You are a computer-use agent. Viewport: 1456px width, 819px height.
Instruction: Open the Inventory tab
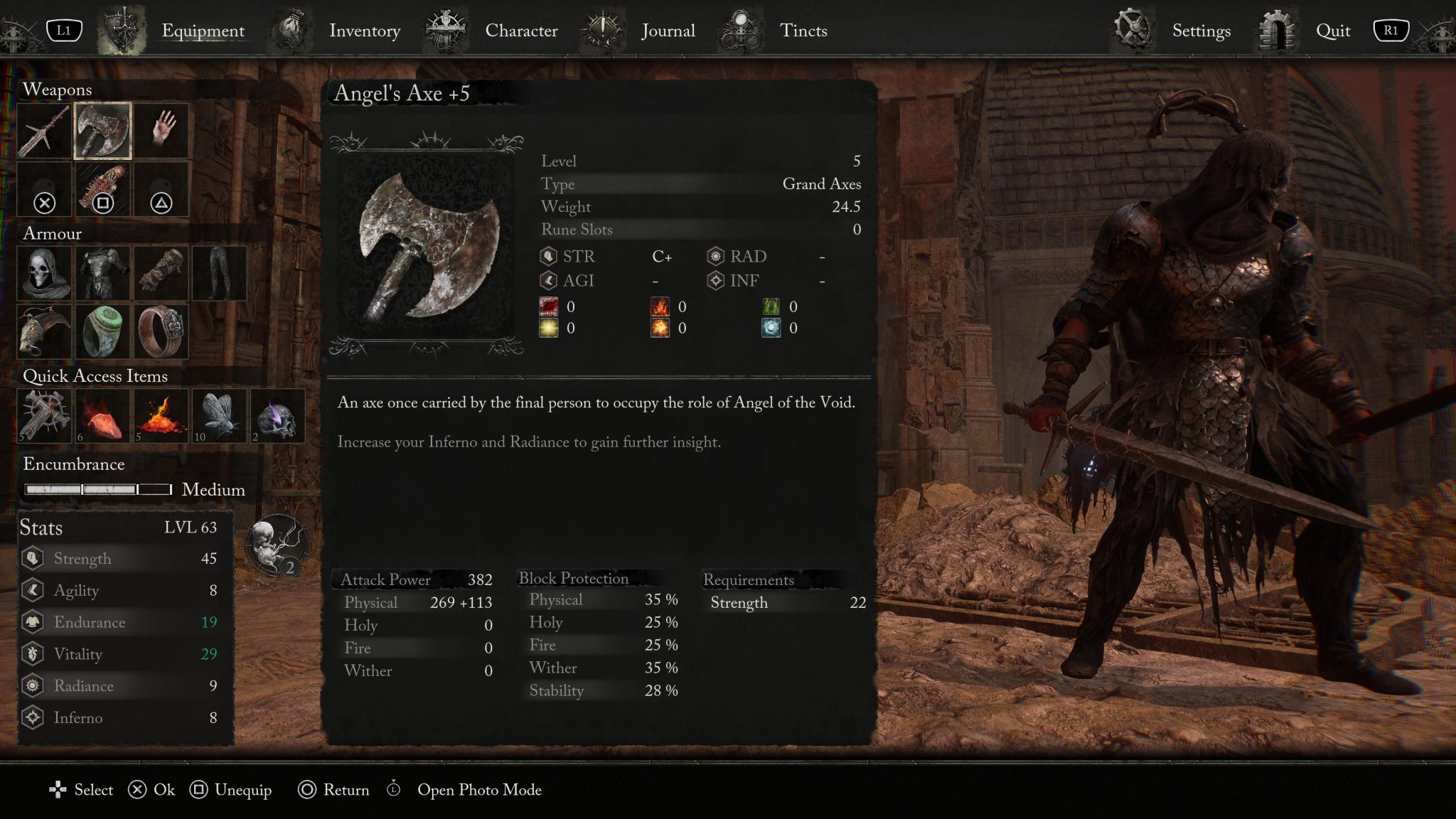point(365,31)
